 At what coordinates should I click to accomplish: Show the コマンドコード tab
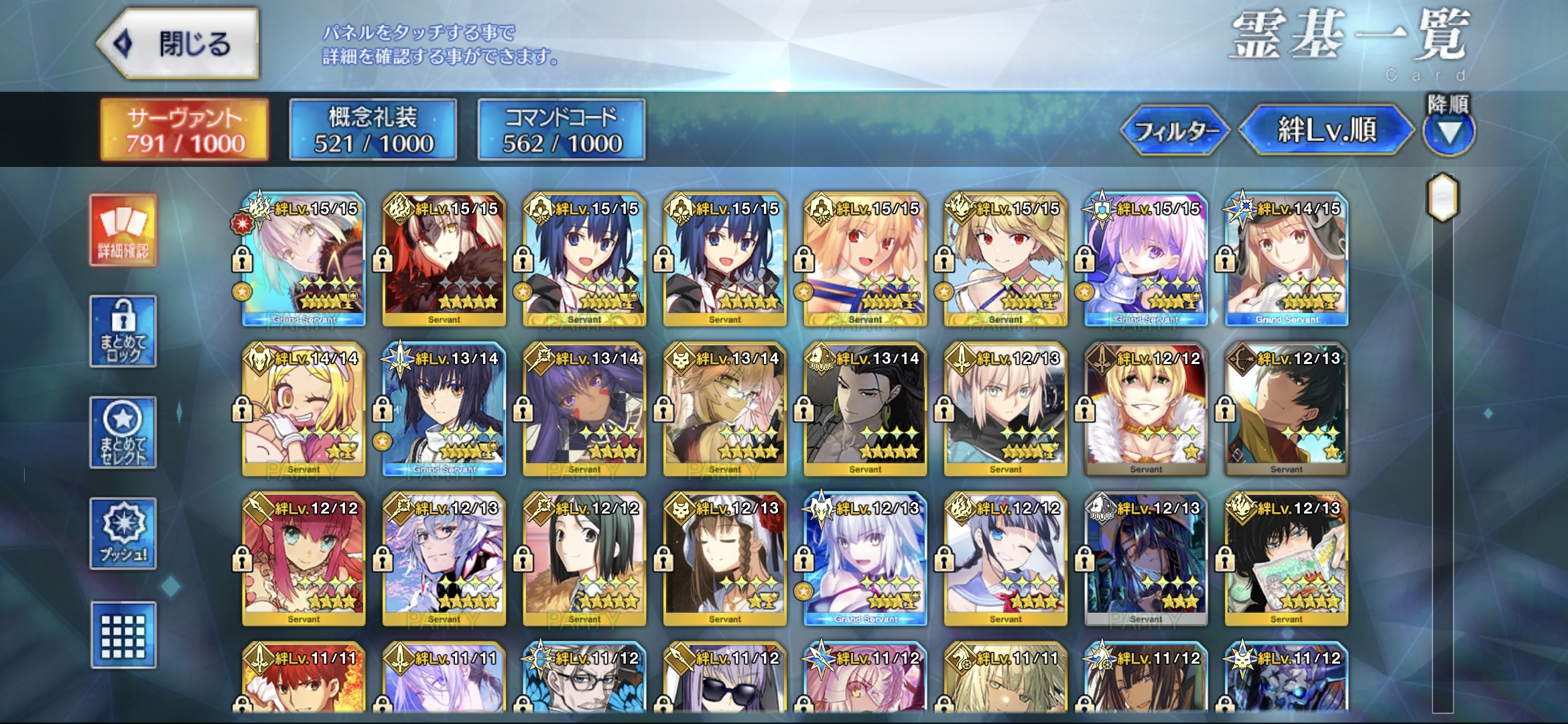[x=562, y=130]
